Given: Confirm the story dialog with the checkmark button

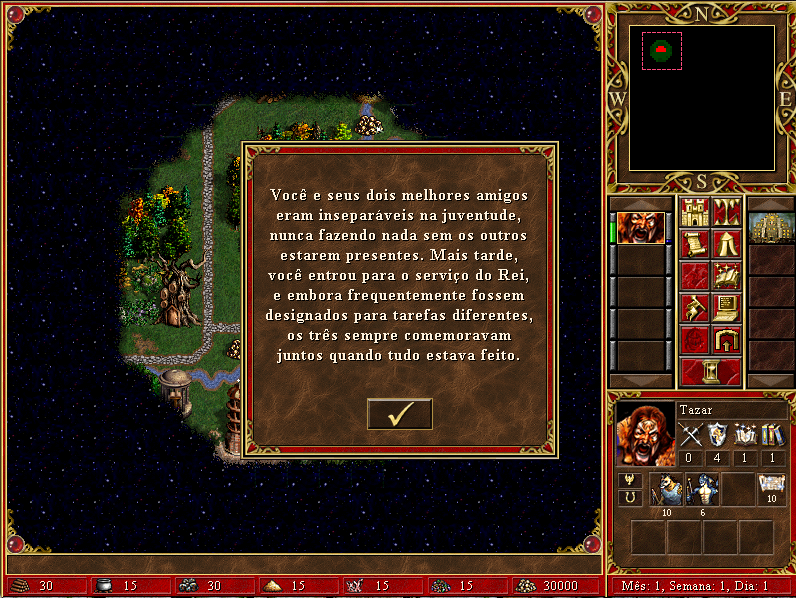Looking at the screenshot, I should 399,413.
